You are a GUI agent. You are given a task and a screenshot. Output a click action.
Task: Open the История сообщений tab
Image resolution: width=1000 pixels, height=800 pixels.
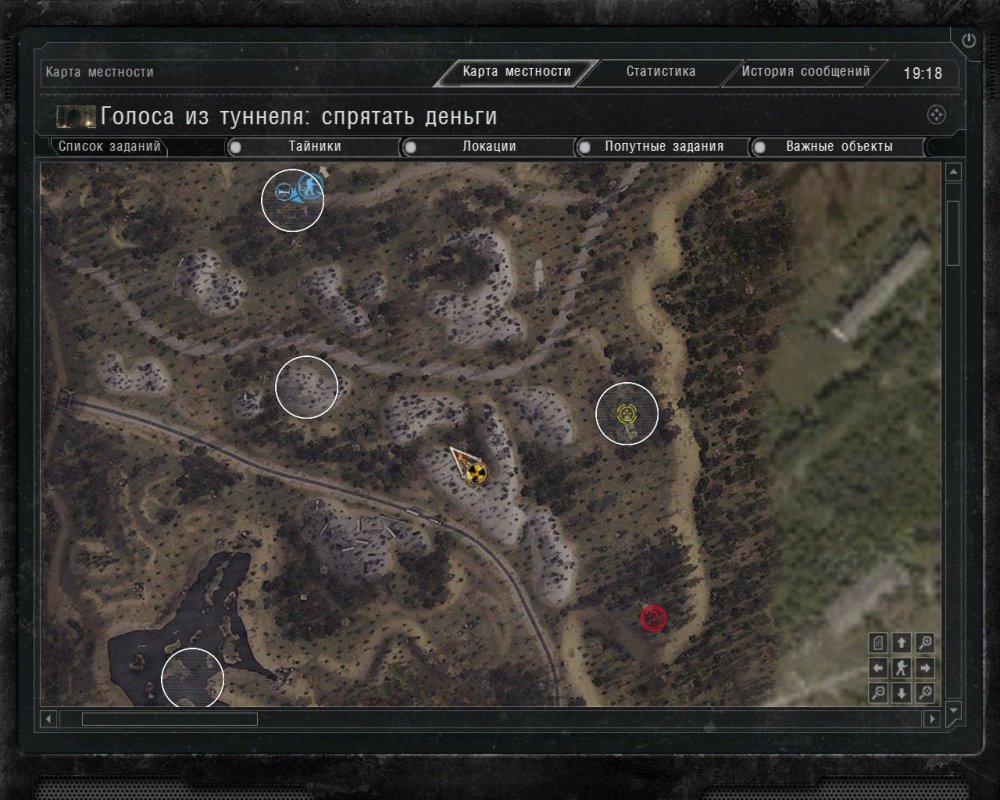pyautogui.click(x=806, y=72)
